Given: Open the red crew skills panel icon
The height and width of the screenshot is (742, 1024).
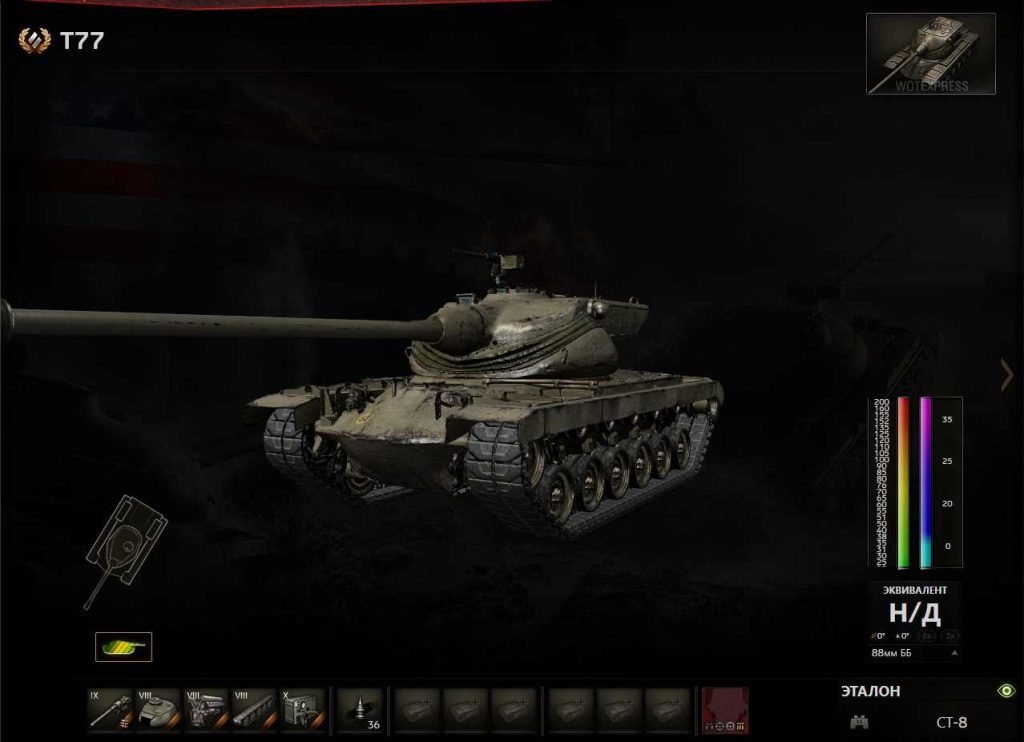Looking at the screenshot, I should 725,709.
